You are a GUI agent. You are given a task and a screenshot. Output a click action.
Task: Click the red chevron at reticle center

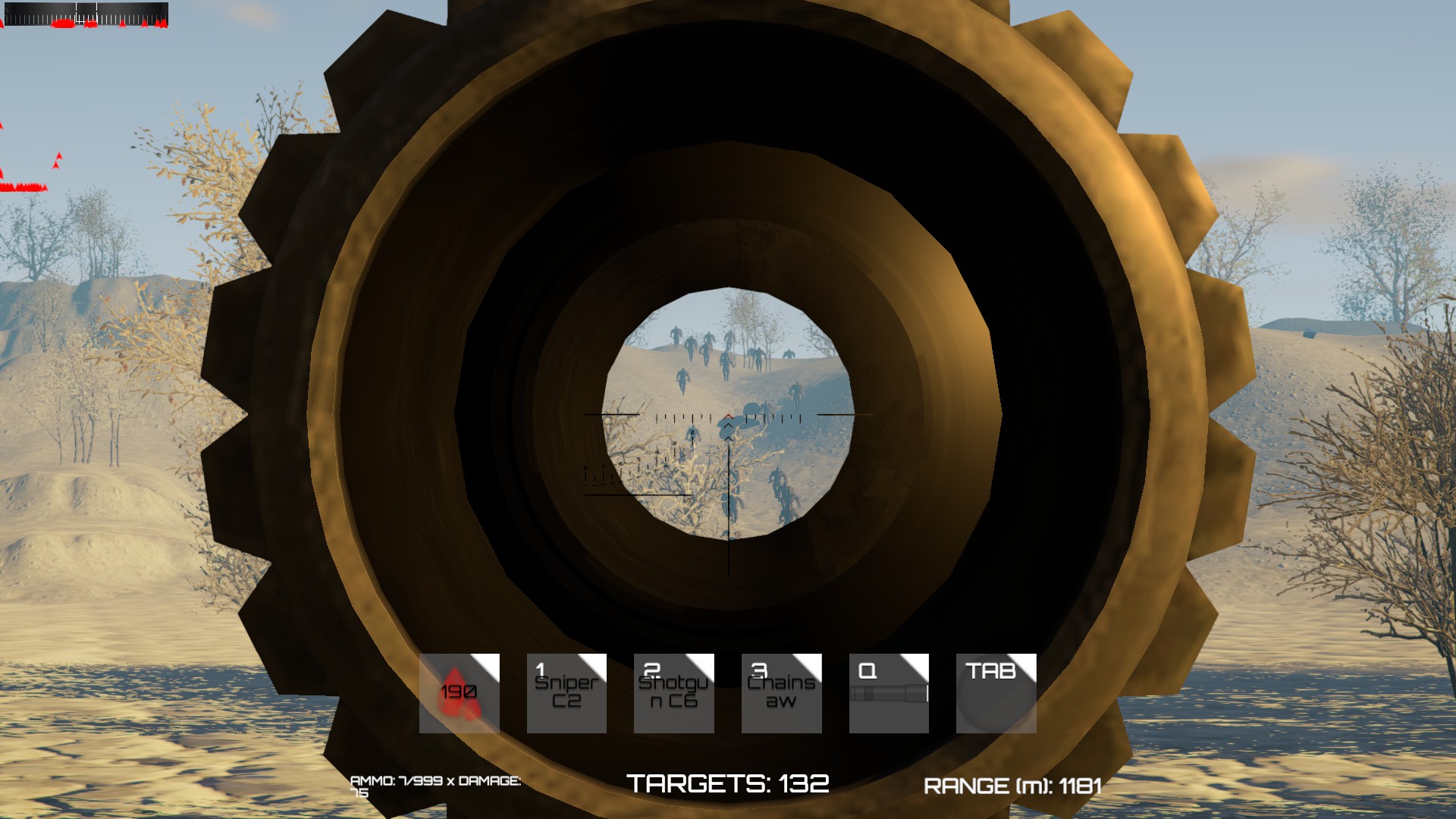pos(728,416)
